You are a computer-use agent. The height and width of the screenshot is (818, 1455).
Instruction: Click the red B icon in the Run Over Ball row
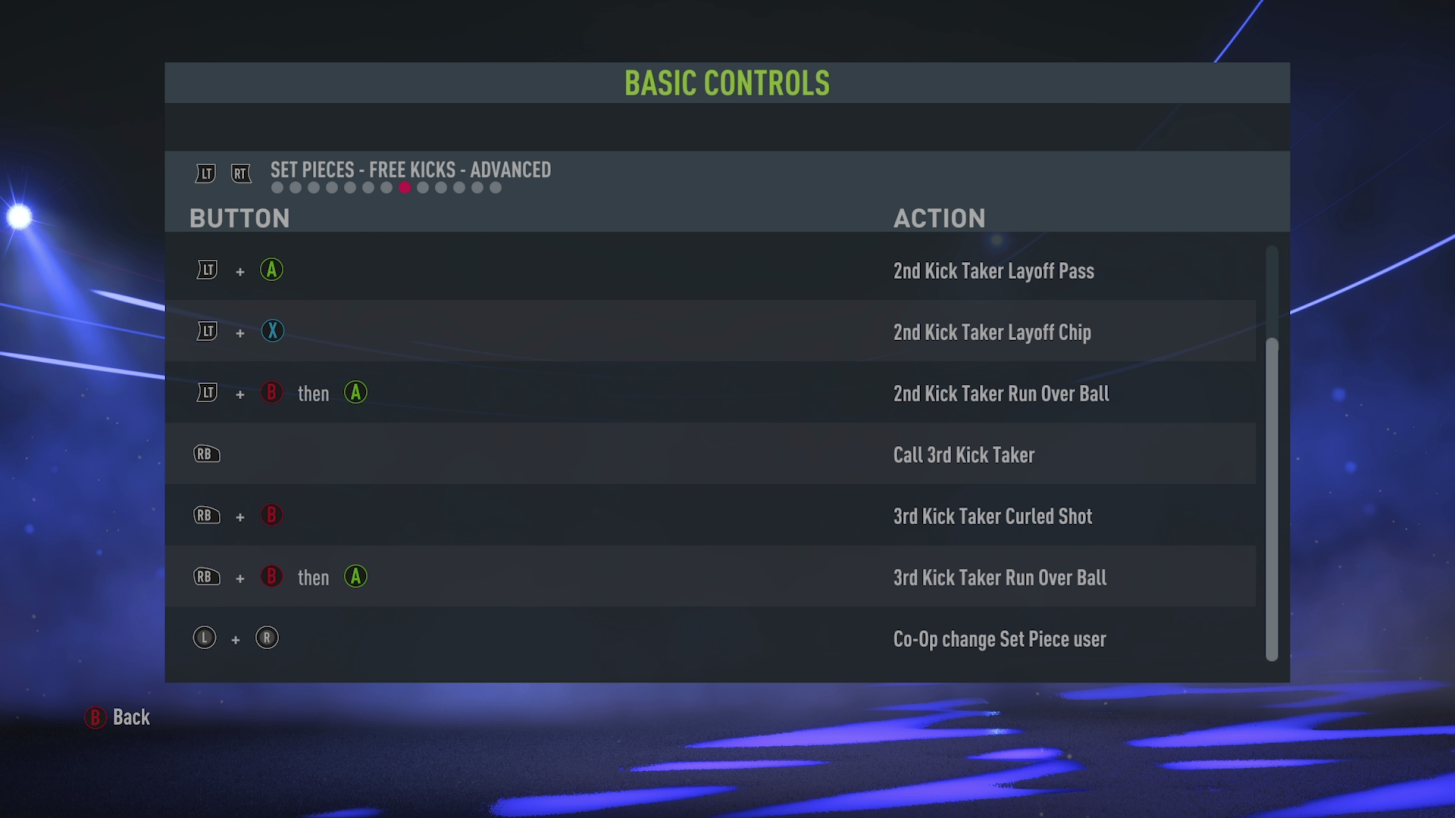[271, 392]
